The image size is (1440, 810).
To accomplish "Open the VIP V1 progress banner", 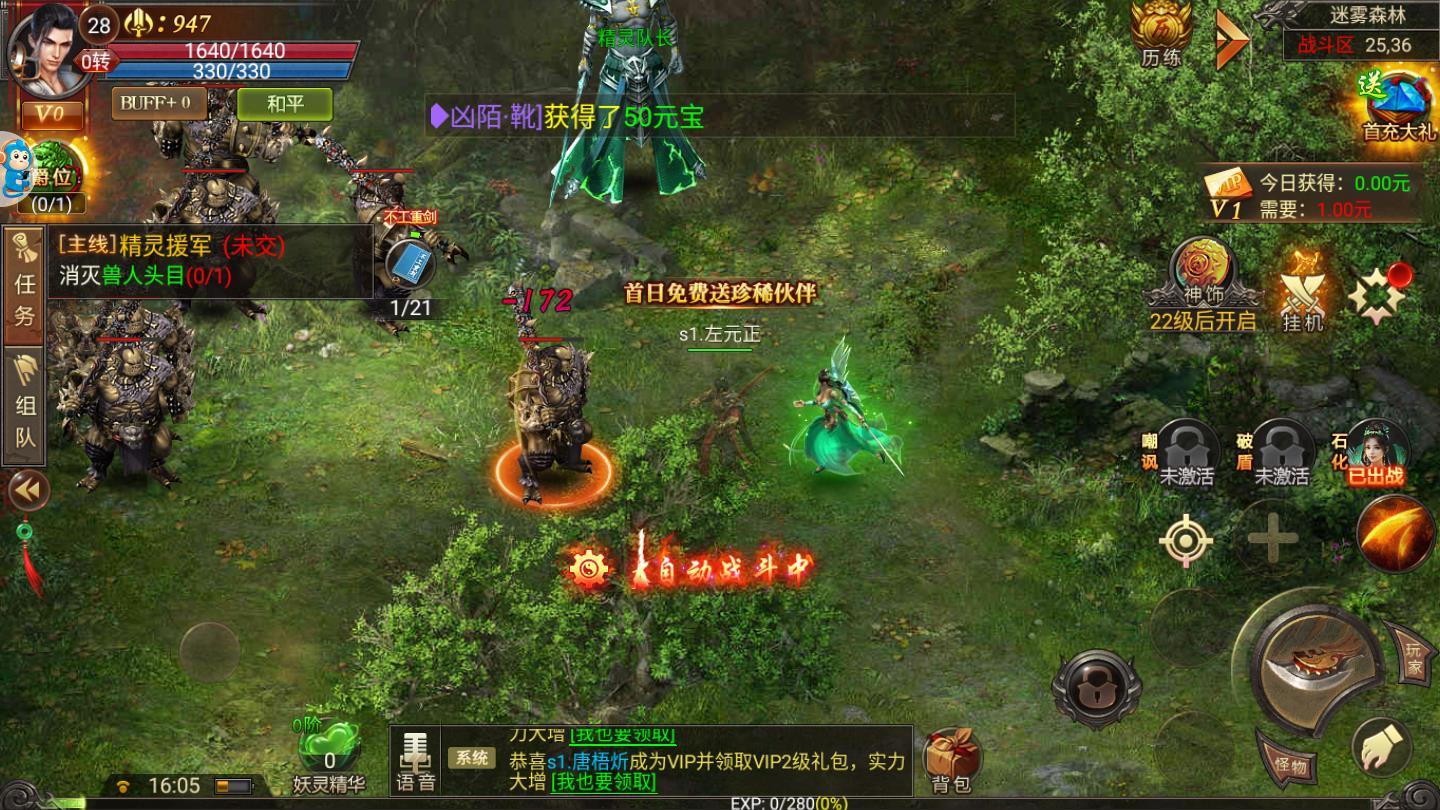I will [x=1312, y=194].
